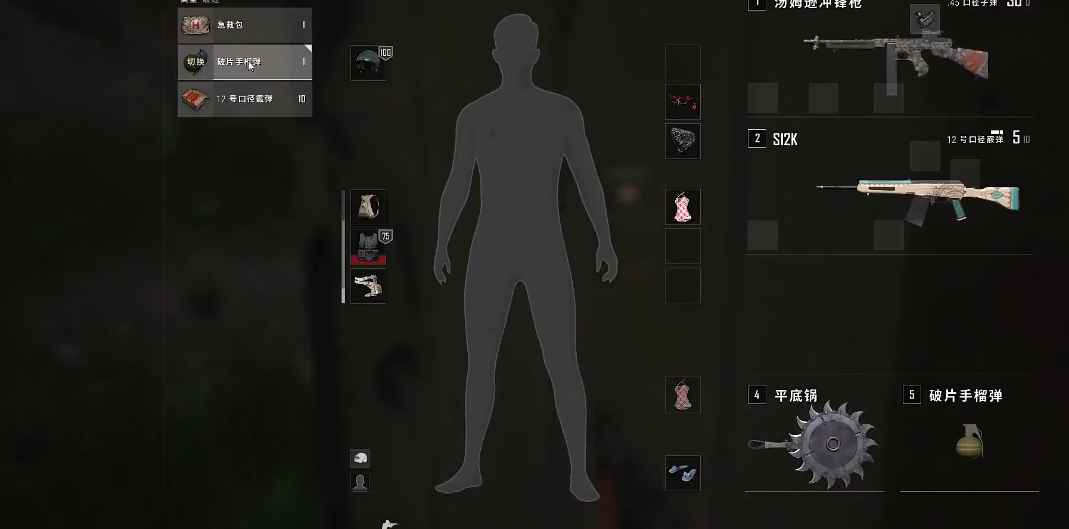Select the utility belt slot
1069x529 pixels.
click(368, 286)
